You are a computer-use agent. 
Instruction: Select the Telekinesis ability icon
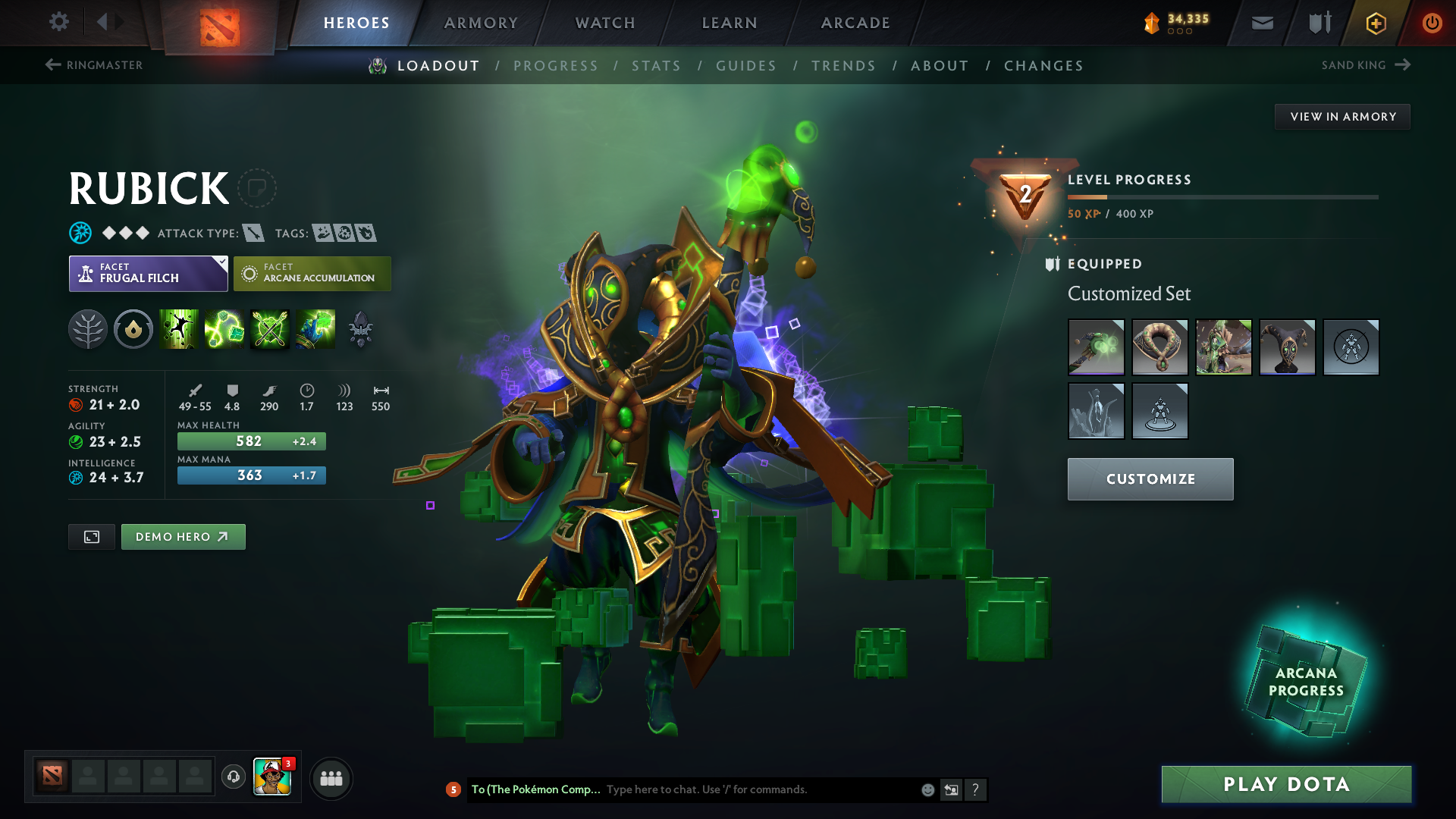point(179,329)
